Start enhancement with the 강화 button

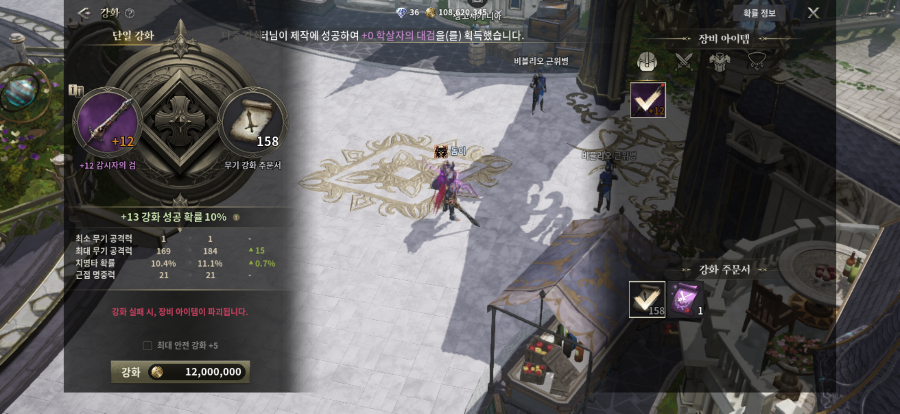pyautogui.click(x=180, y=371)
